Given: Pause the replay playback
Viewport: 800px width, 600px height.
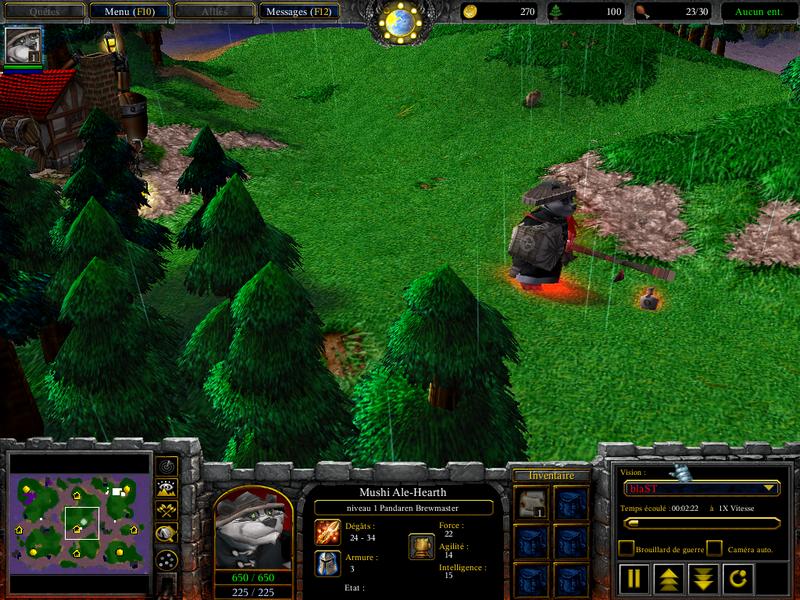Looking at the screenshot, I should pos(634,578).
